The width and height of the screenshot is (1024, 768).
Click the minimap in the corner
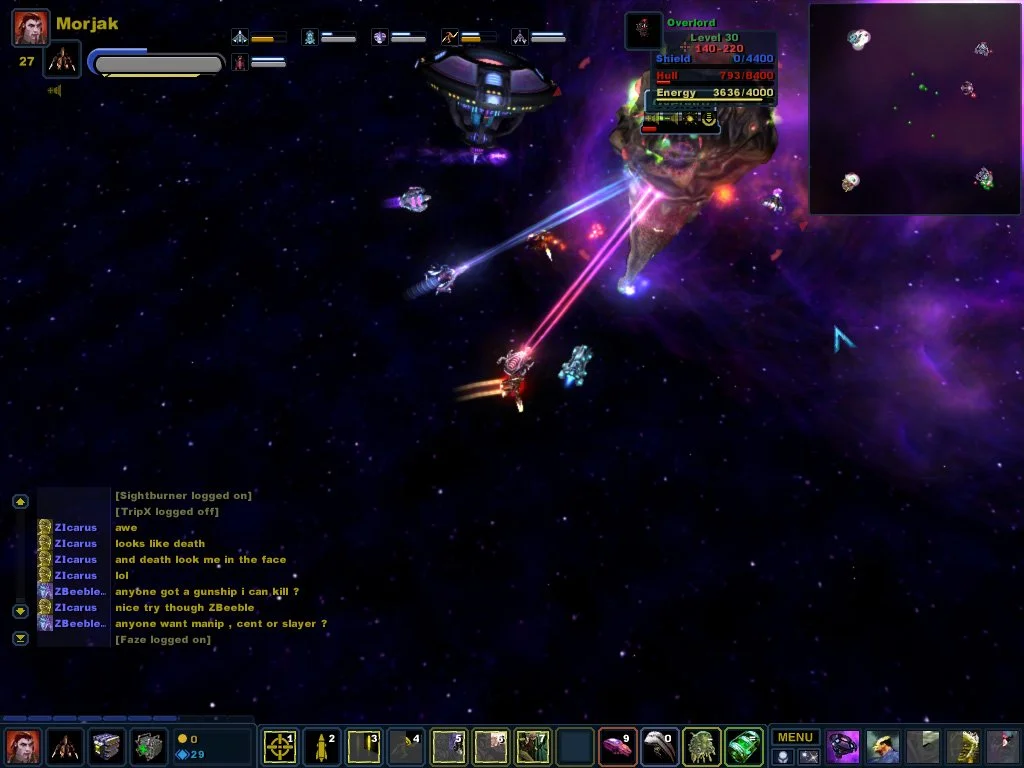[915, 109]
